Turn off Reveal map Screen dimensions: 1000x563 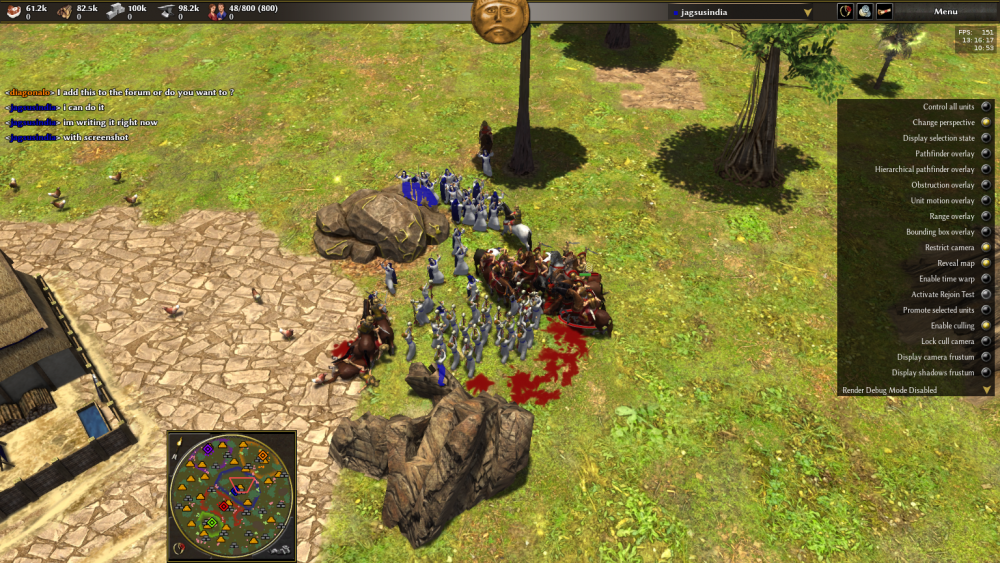tap(986, 263)
